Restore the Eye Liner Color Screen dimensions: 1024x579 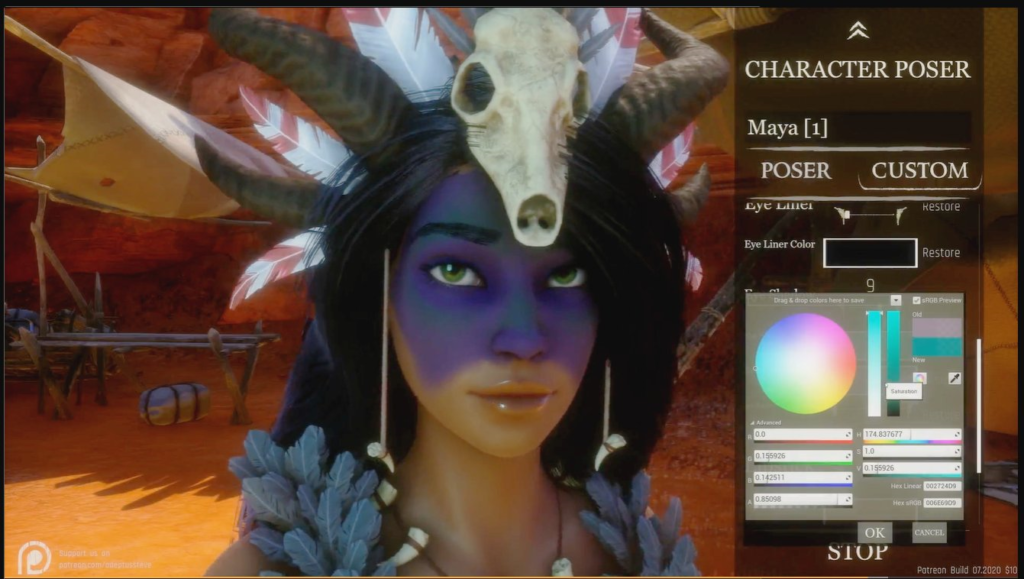pyautogui.click(x=941, y=253)
